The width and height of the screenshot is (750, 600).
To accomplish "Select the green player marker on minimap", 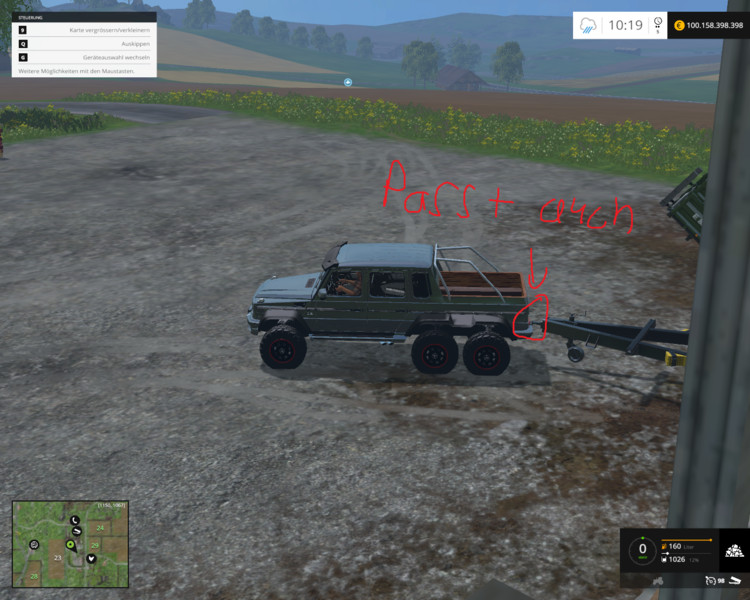I will tap(70, 545).
